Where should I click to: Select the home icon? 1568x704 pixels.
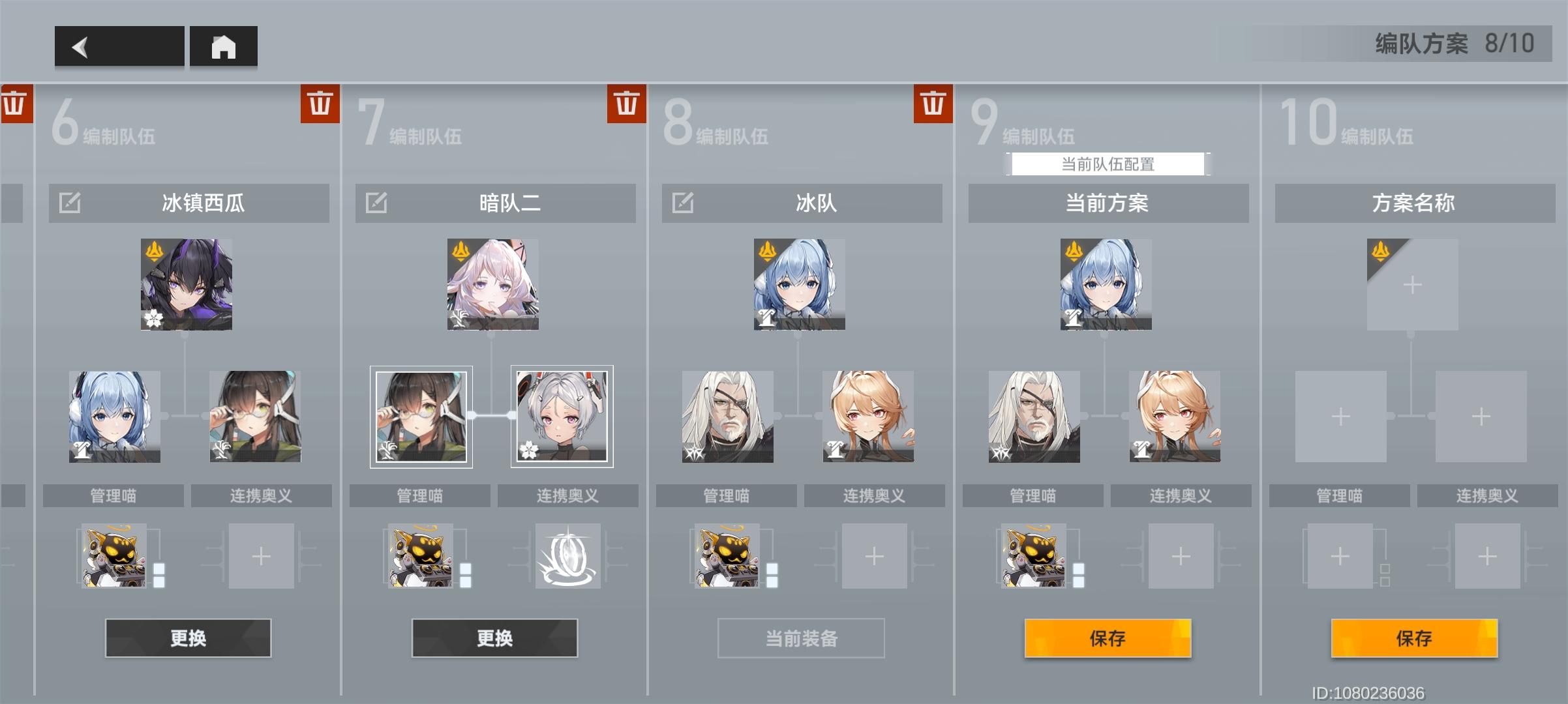[x=224, y=46]
